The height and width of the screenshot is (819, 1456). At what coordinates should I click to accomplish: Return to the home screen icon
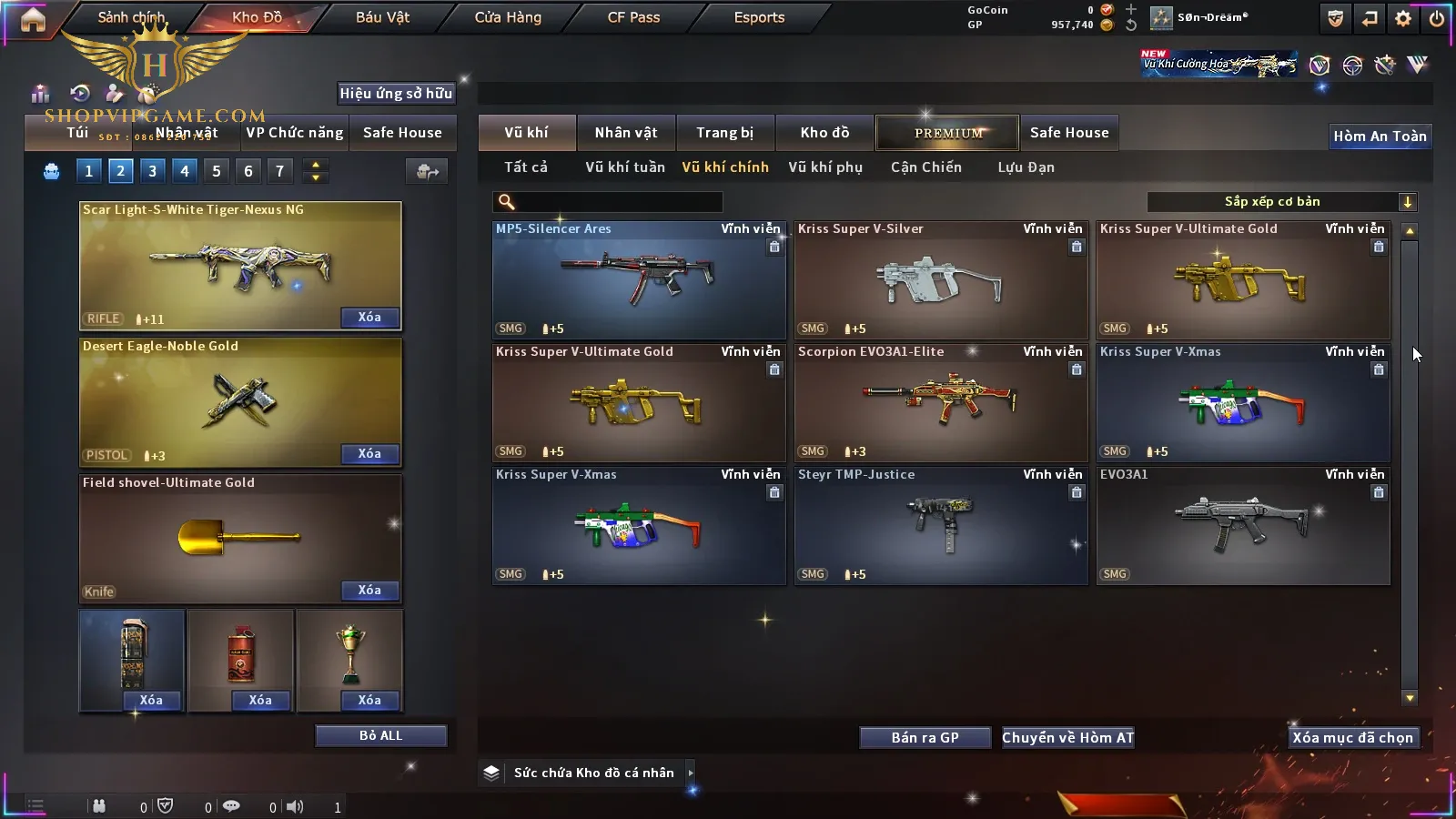click(33, 19)
